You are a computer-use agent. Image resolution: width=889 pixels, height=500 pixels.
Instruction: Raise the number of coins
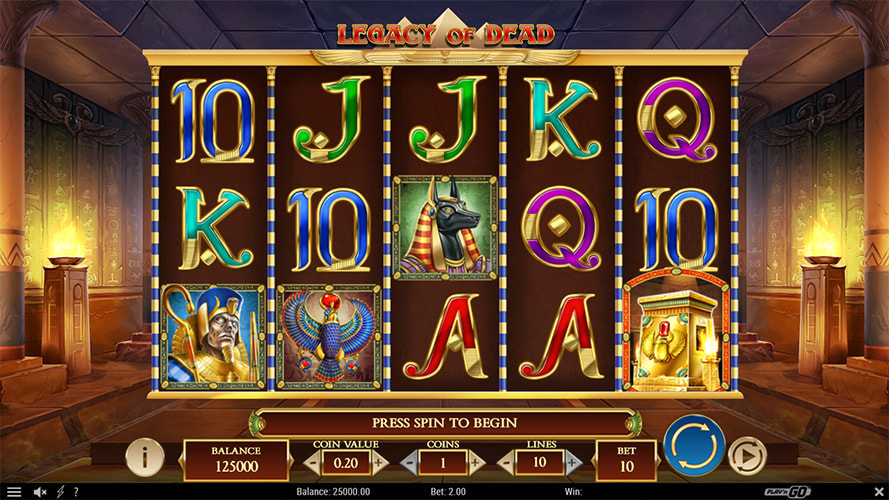click(x=476, y=462)
